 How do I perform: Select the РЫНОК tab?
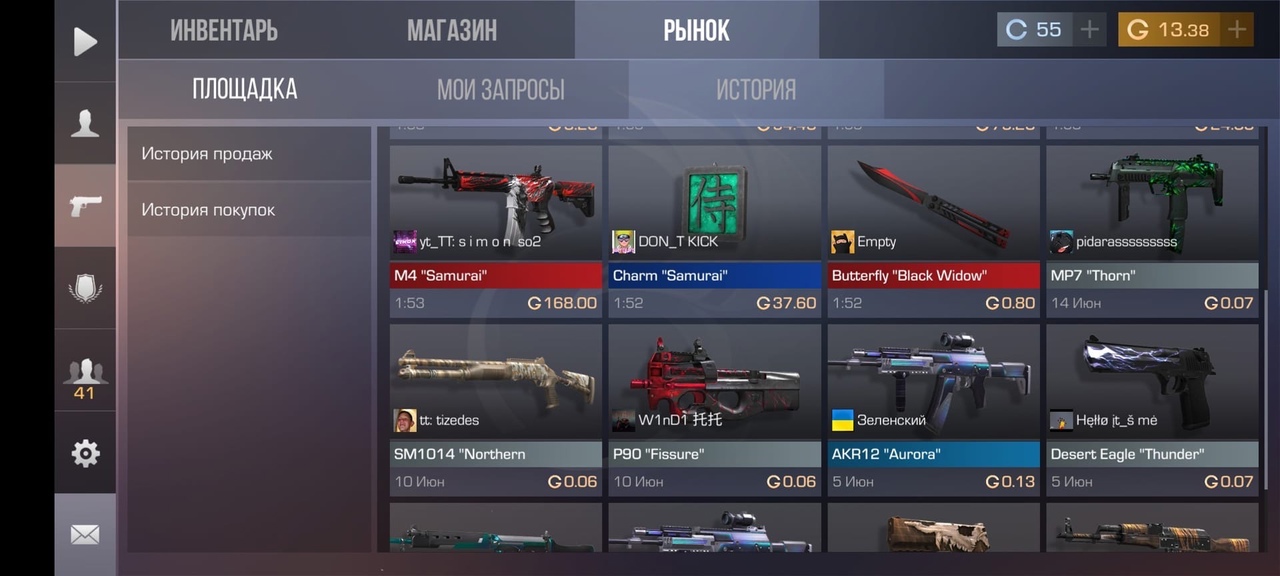696,30
